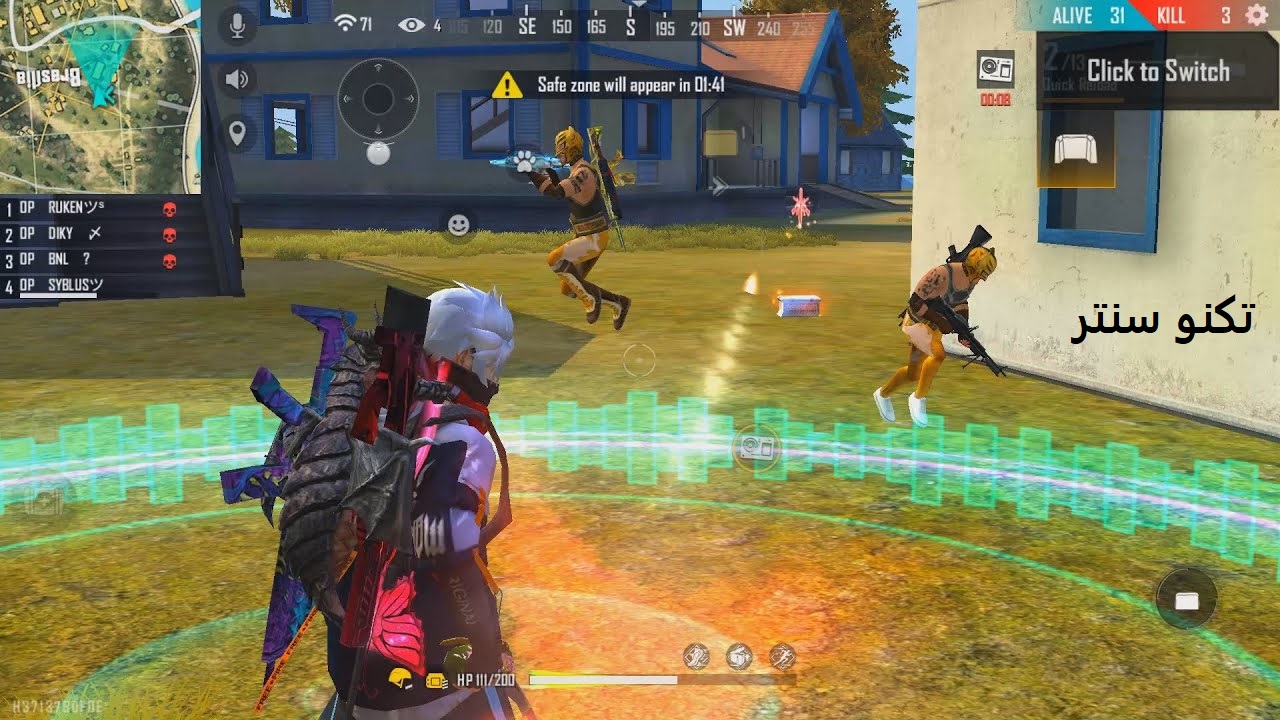Screen dimensions: 1280x720
Task: Select the gloo wall item slot
Action: pyautogui.click(x=1075, y=150)
